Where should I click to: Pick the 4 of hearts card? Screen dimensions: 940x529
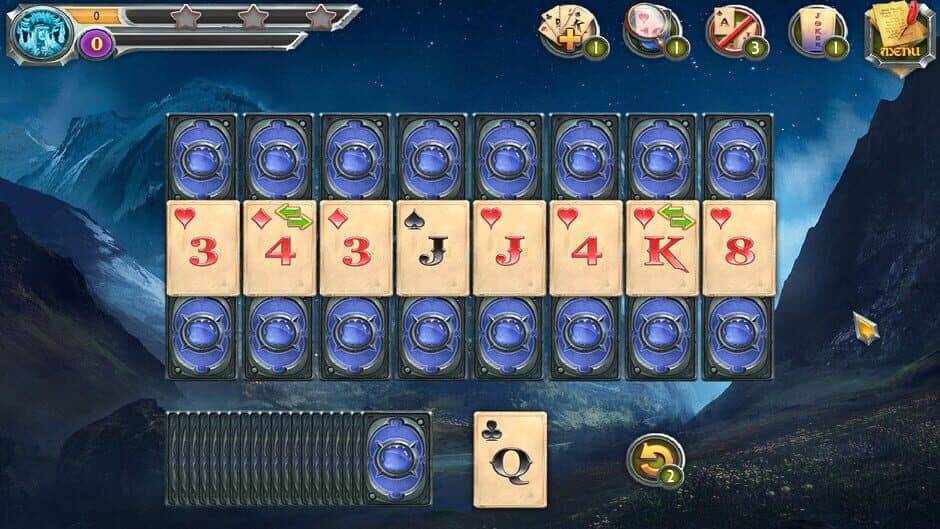point(586,248)
